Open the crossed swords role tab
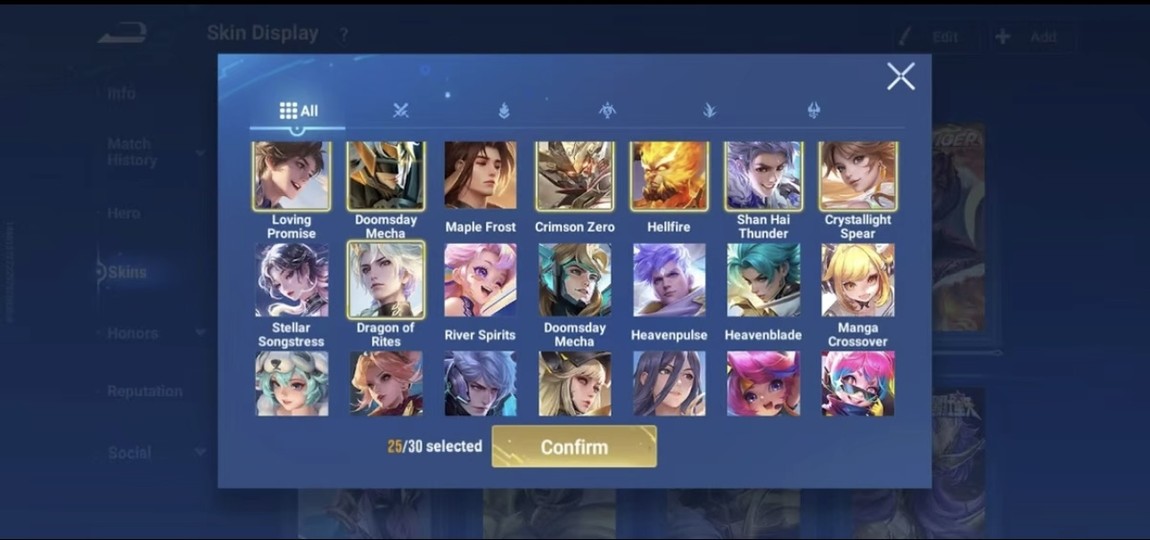The image size is (1150, 540). [x=401, y=111]
